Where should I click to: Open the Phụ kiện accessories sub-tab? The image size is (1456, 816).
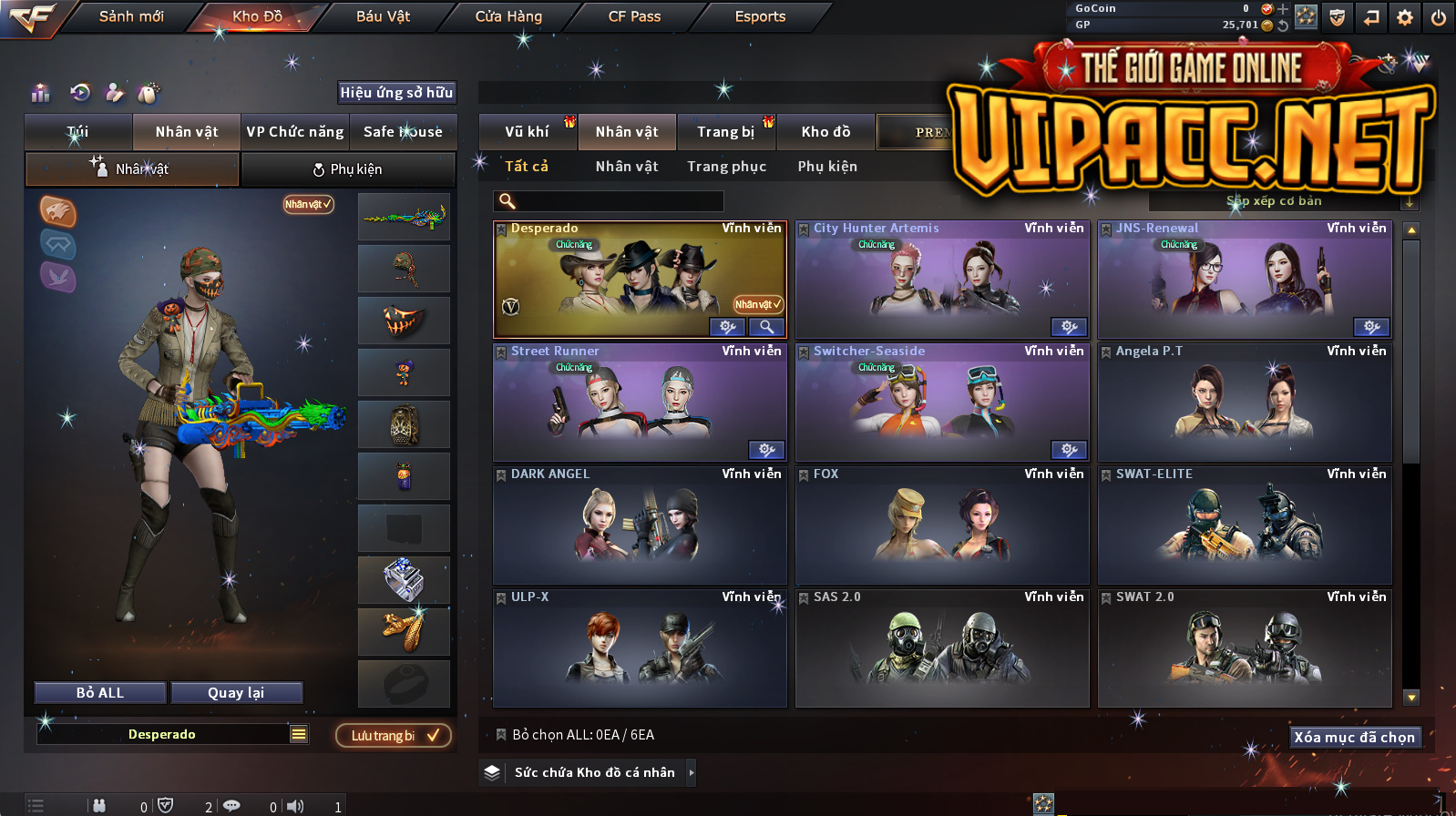tap(347, 169)
